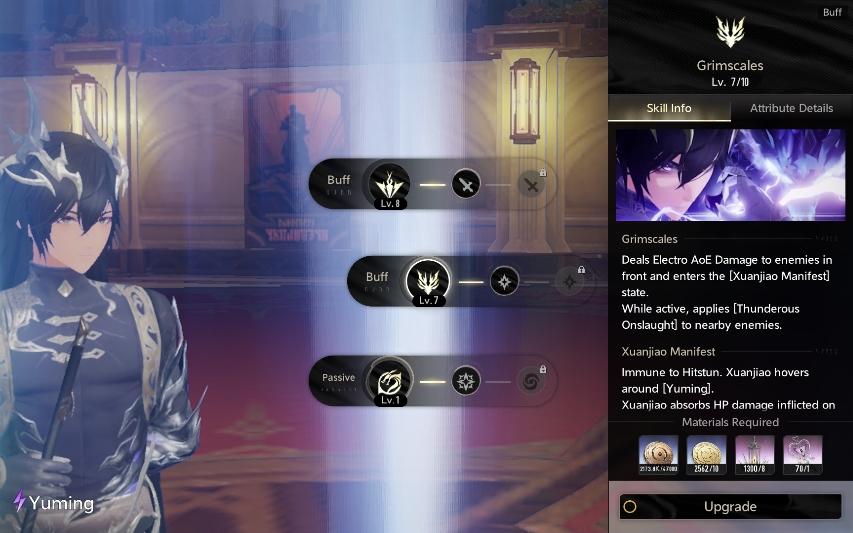Click the locked sword node with padlock
This screenshot has width=853, height=533.
[531, 184]
